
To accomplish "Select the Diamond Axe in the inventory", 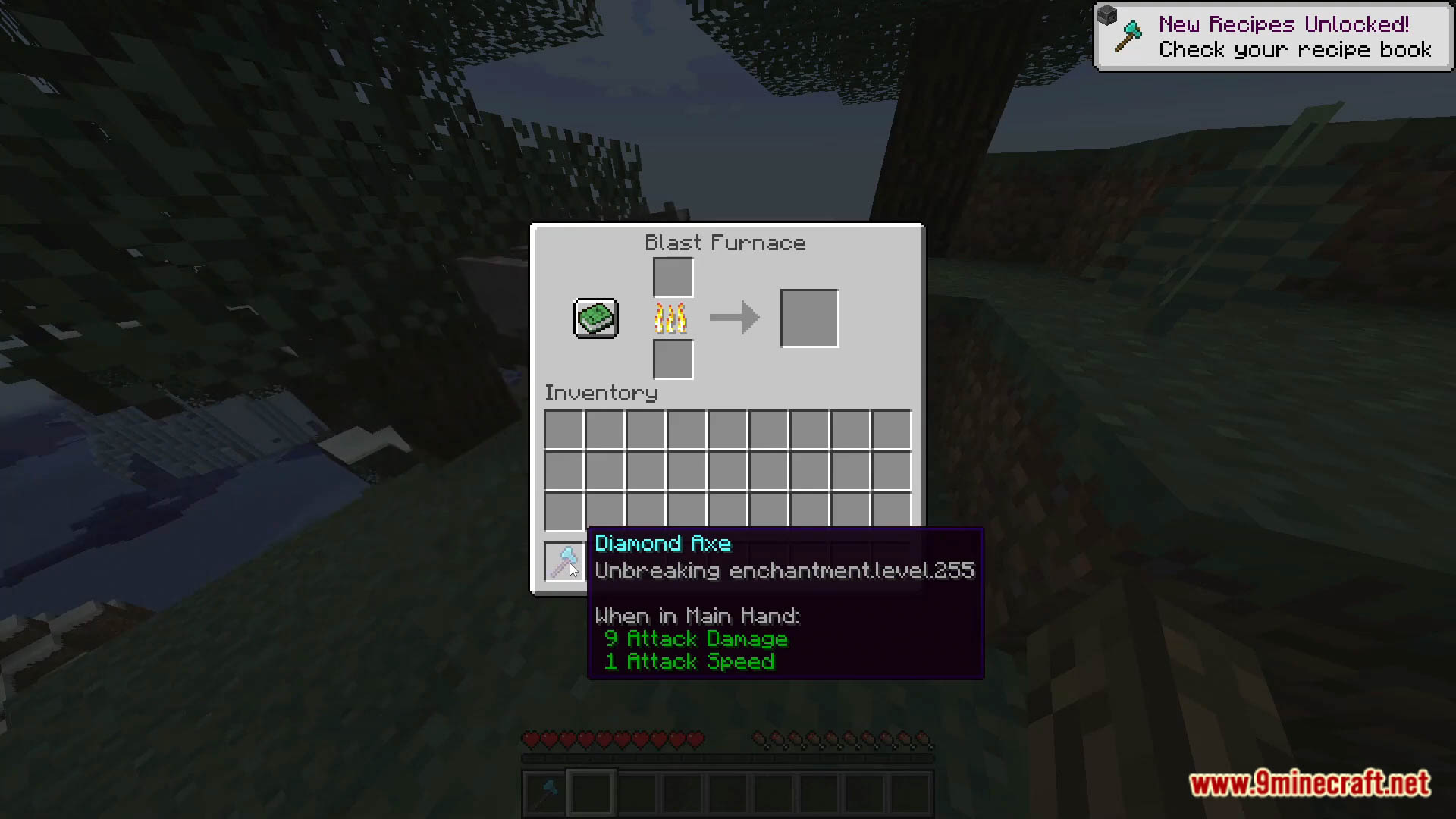I will coord(563,561).
